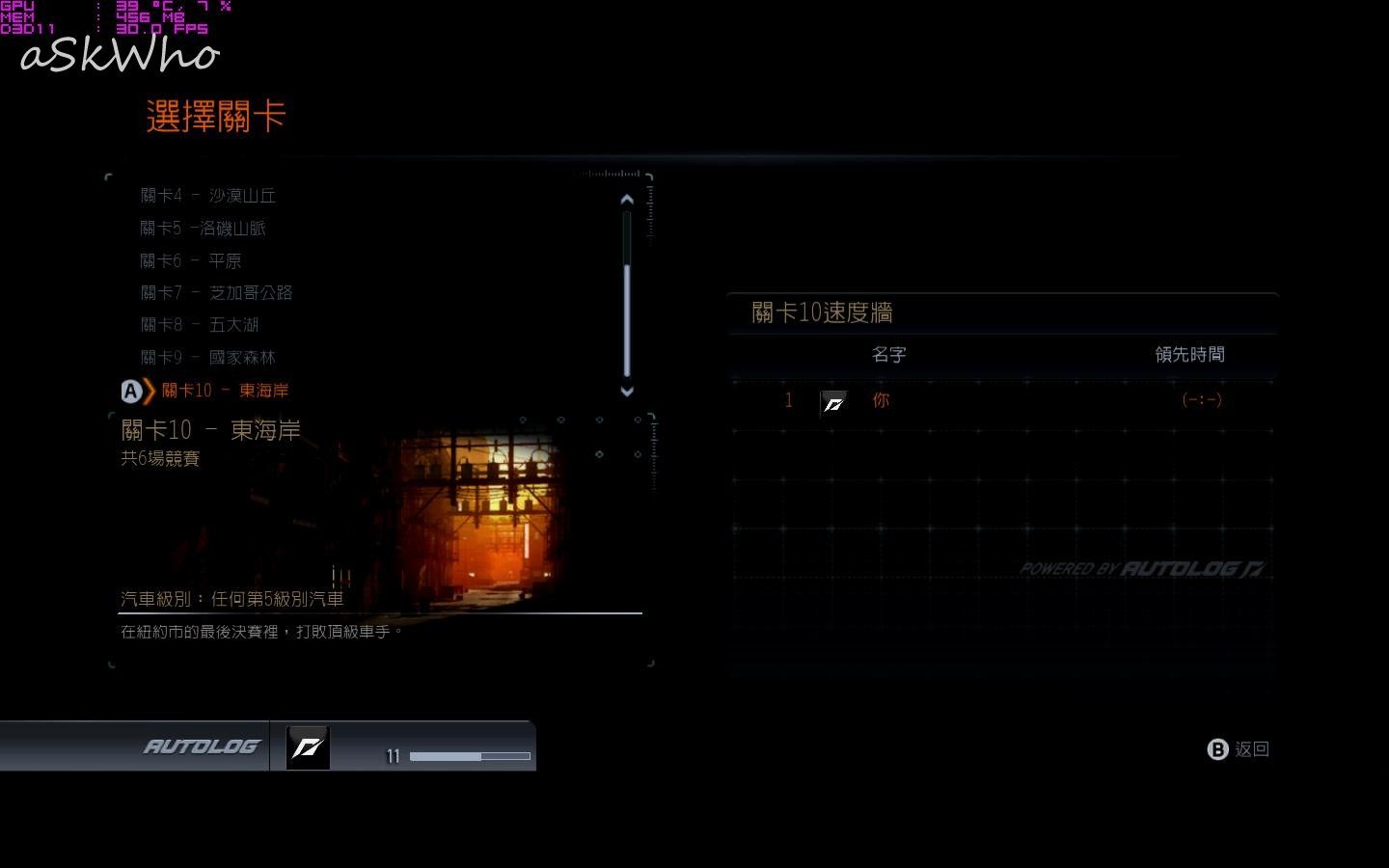Click the 返回 back button
Screen dimensions: 1389x868
pos(1239,749)
